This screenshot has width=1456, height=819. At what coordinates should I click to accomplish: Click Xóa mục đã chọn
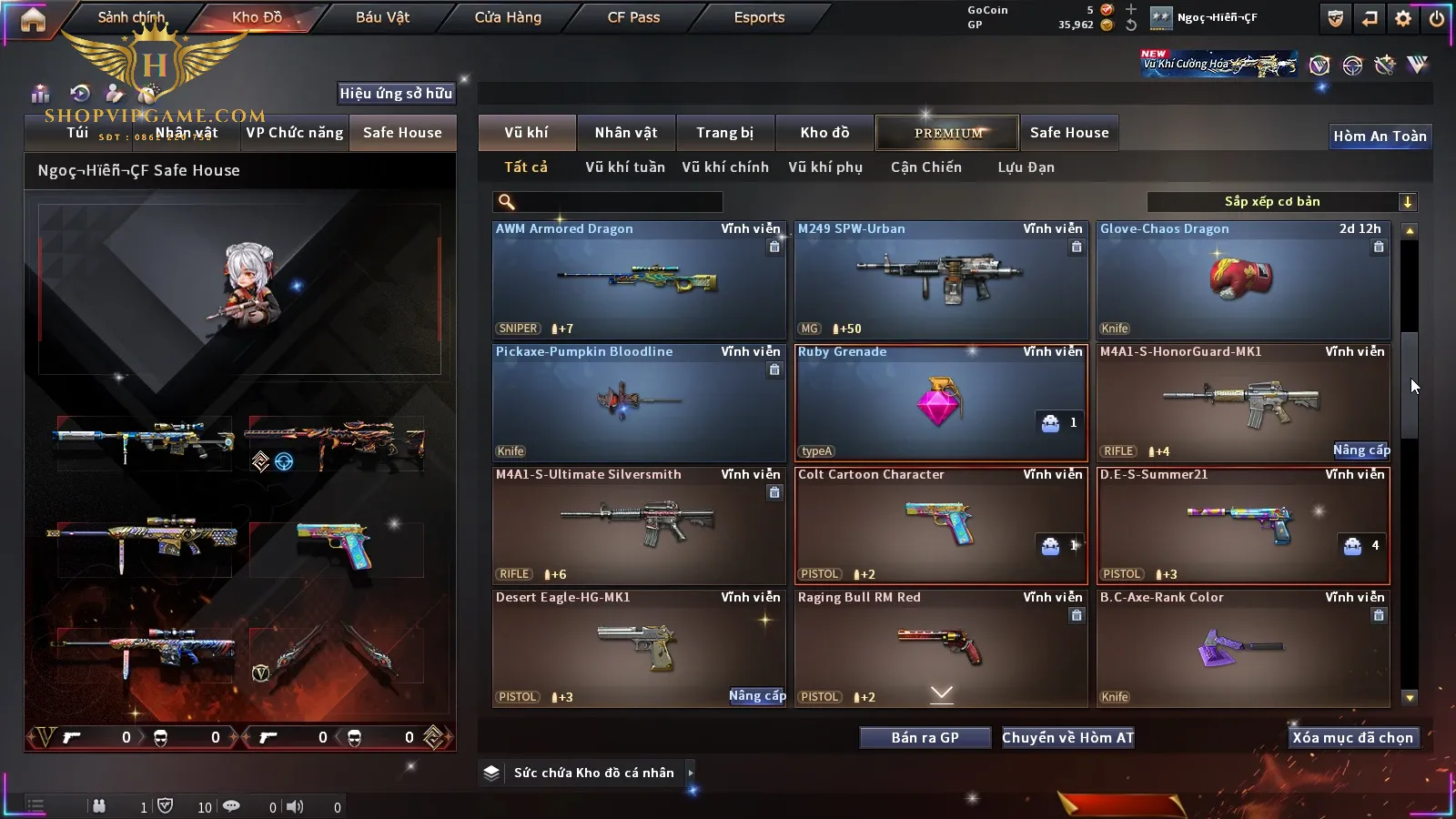pyautogui.click(x=1352, y=738)
